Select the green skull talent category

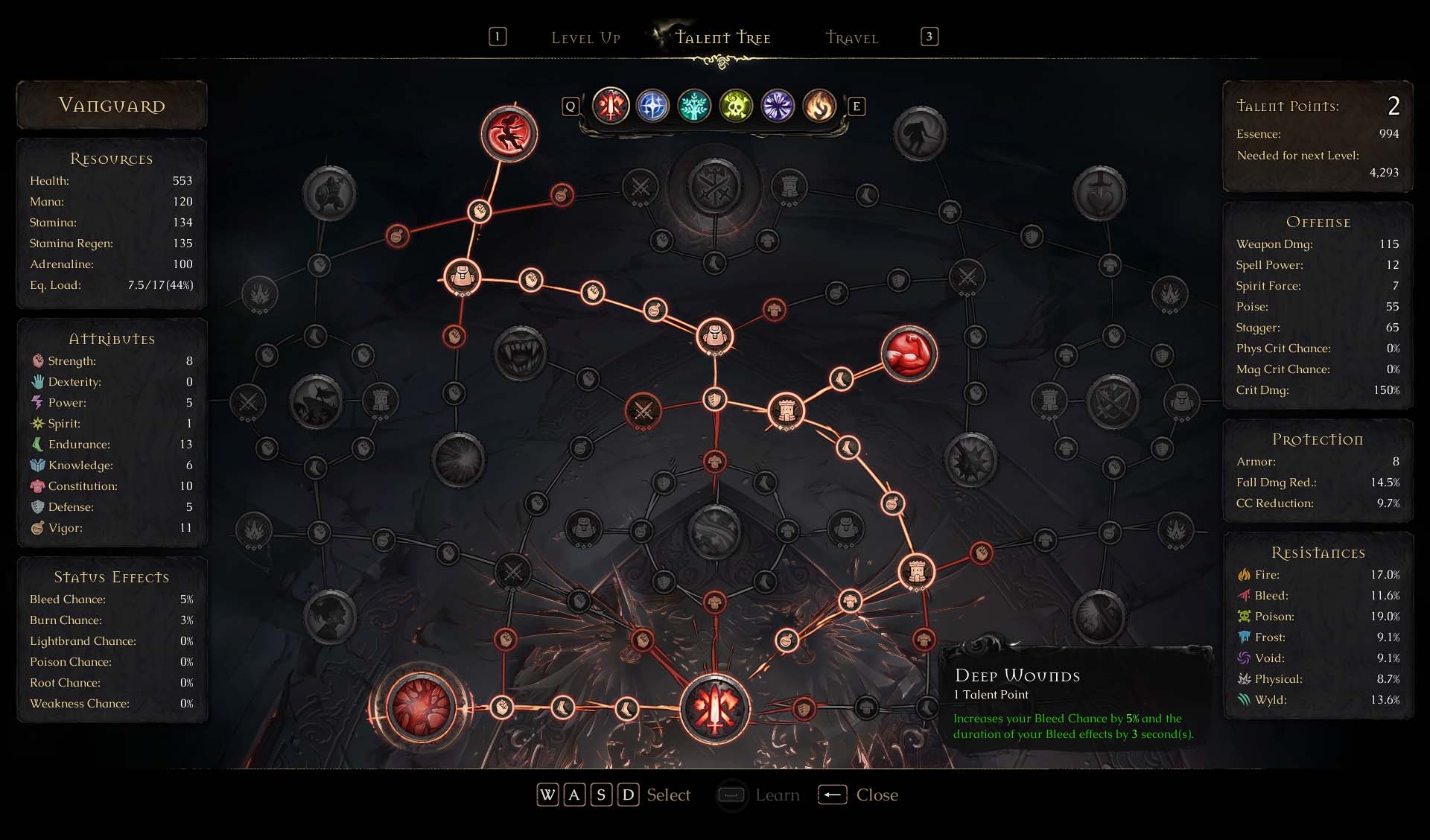click(736, 106)
